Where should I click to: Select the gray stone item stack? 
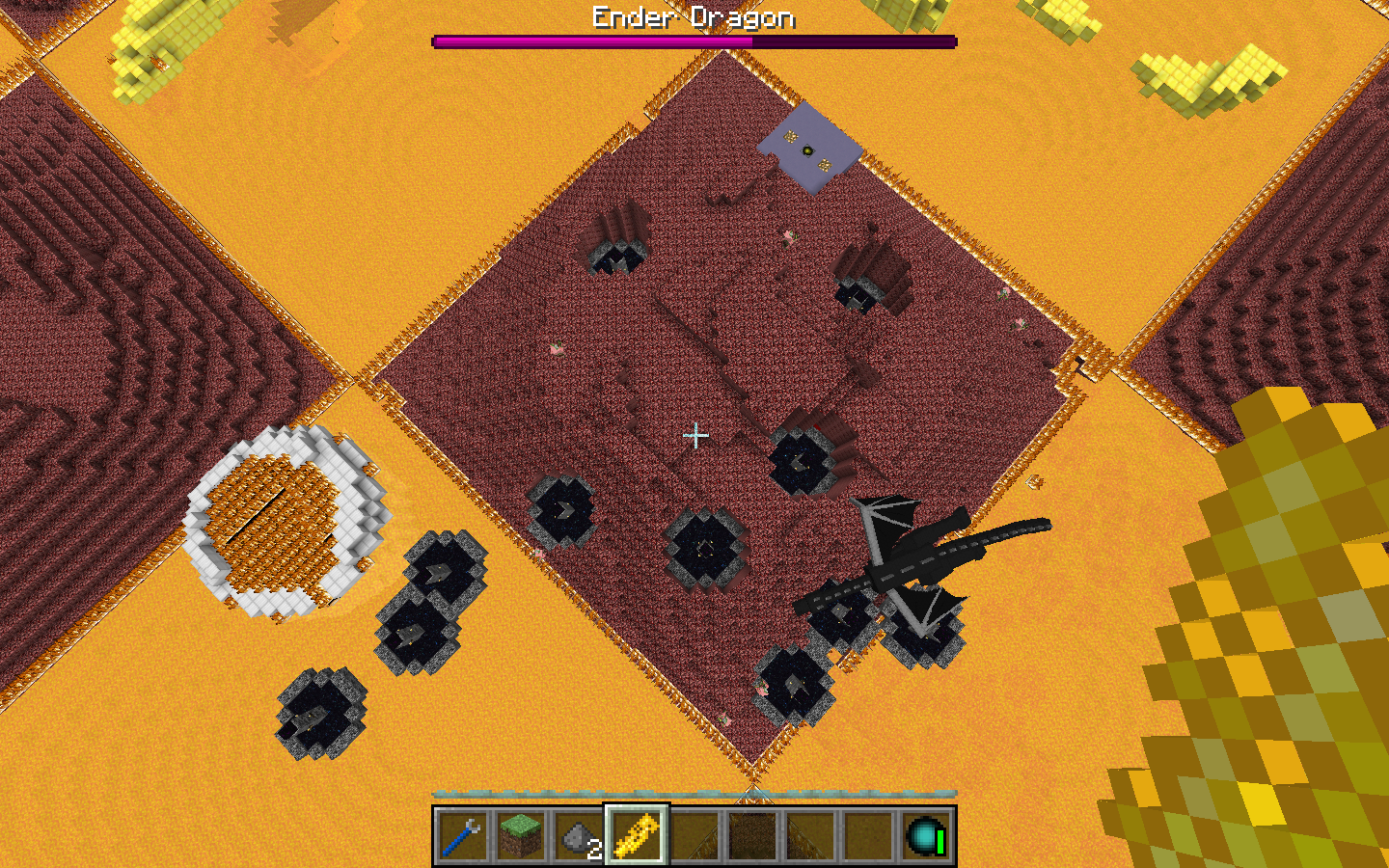point(579,835)
